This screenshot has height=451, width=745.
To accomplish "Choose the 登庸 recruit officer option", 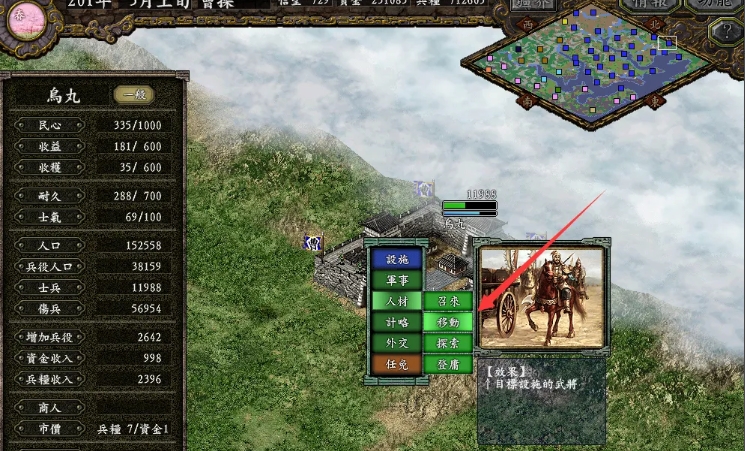I will point(447,364).
